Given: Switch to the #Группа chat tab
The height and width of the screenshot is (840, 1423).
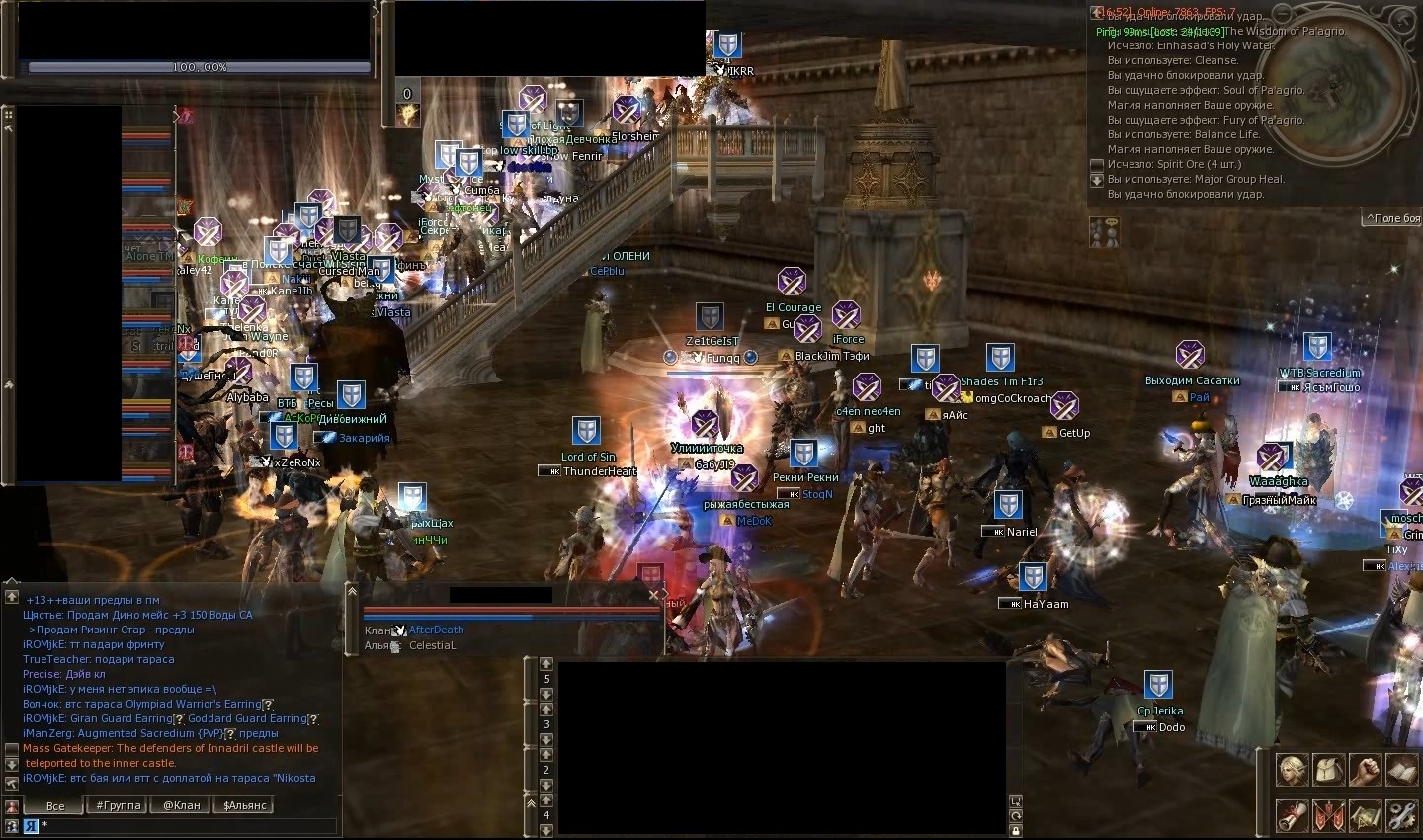Looking at the screenshot, I should pyautogui.click(x=118, y=805).
